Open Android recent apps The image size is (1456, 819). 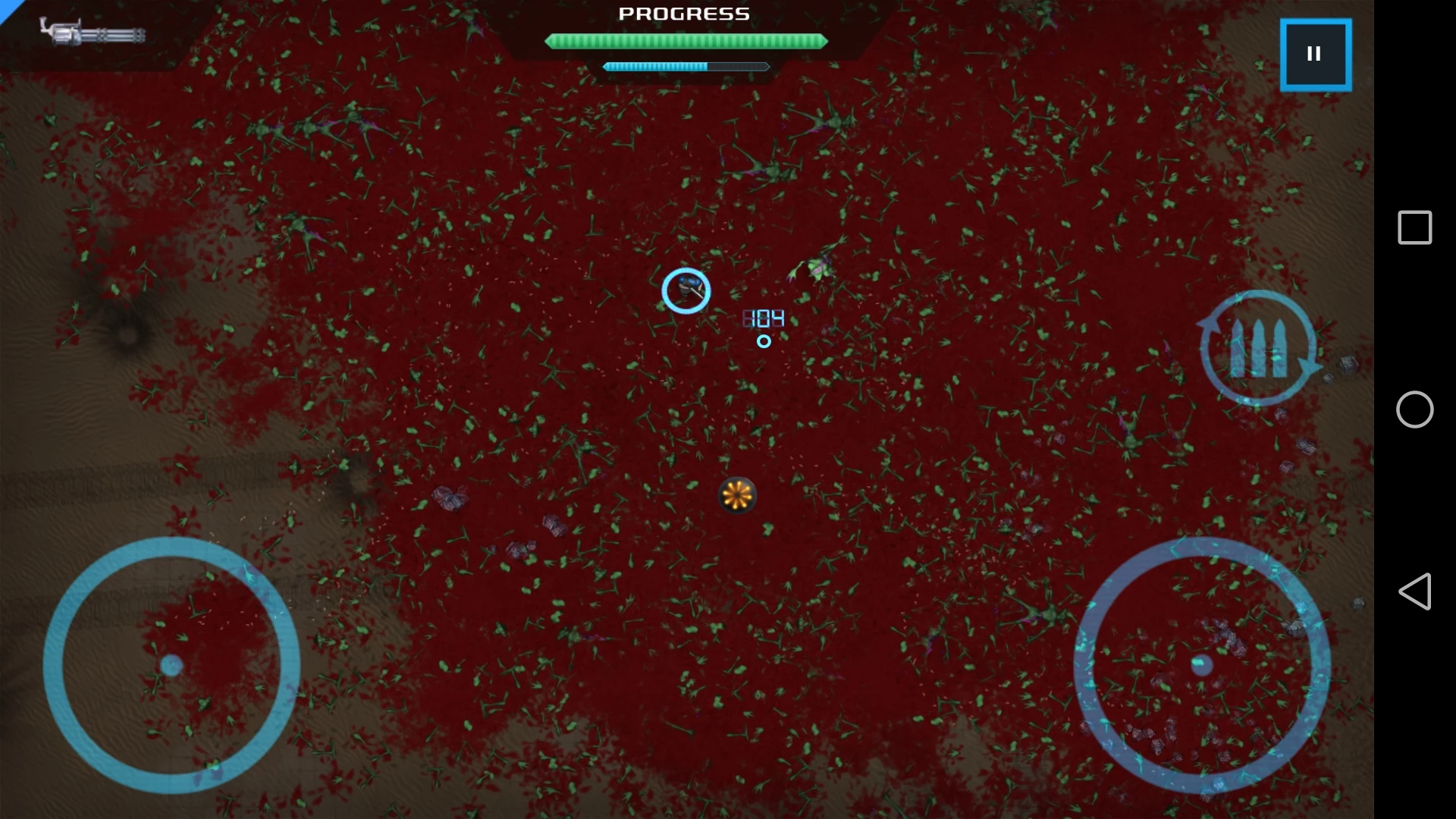pos(1414,227)
